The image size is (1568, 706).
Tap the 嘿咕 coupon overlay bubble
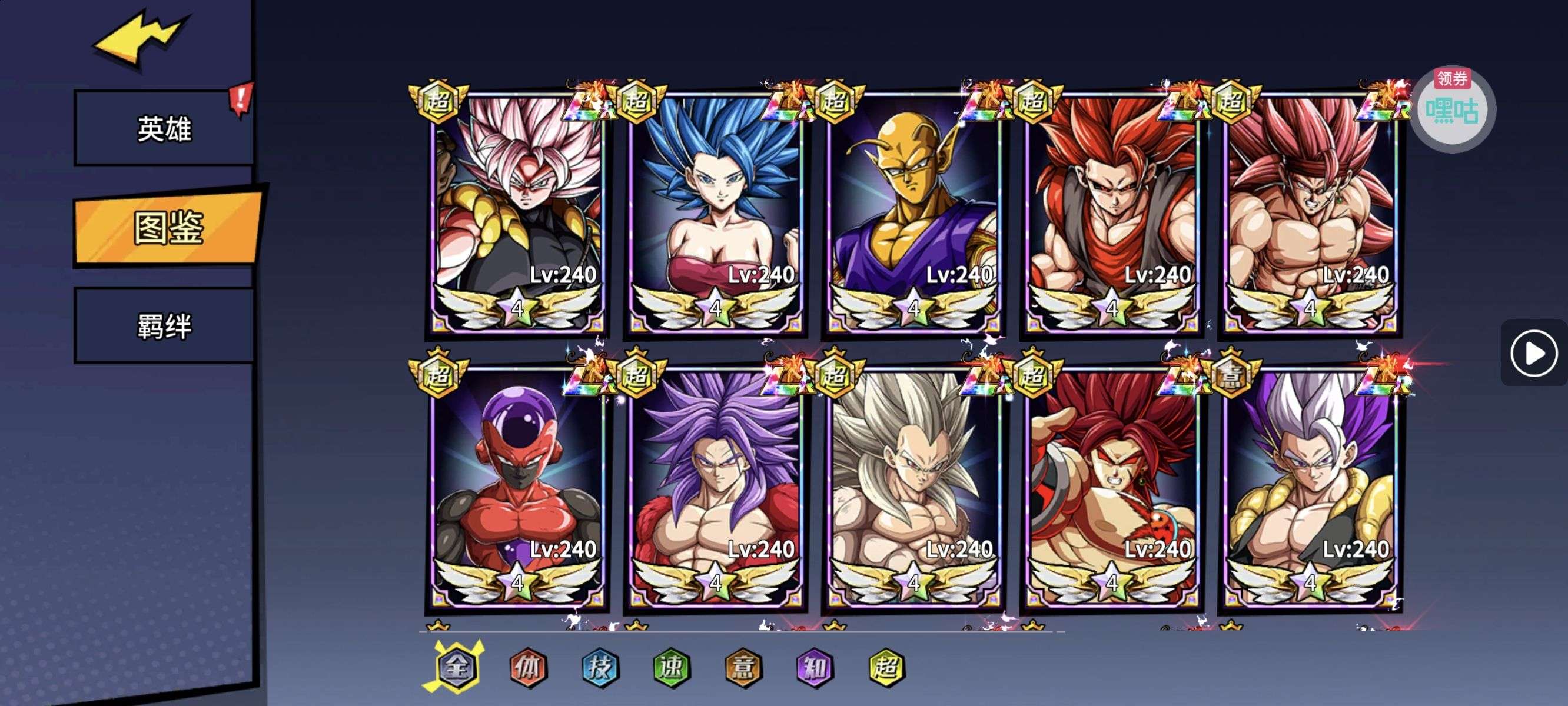[1453, 110]
